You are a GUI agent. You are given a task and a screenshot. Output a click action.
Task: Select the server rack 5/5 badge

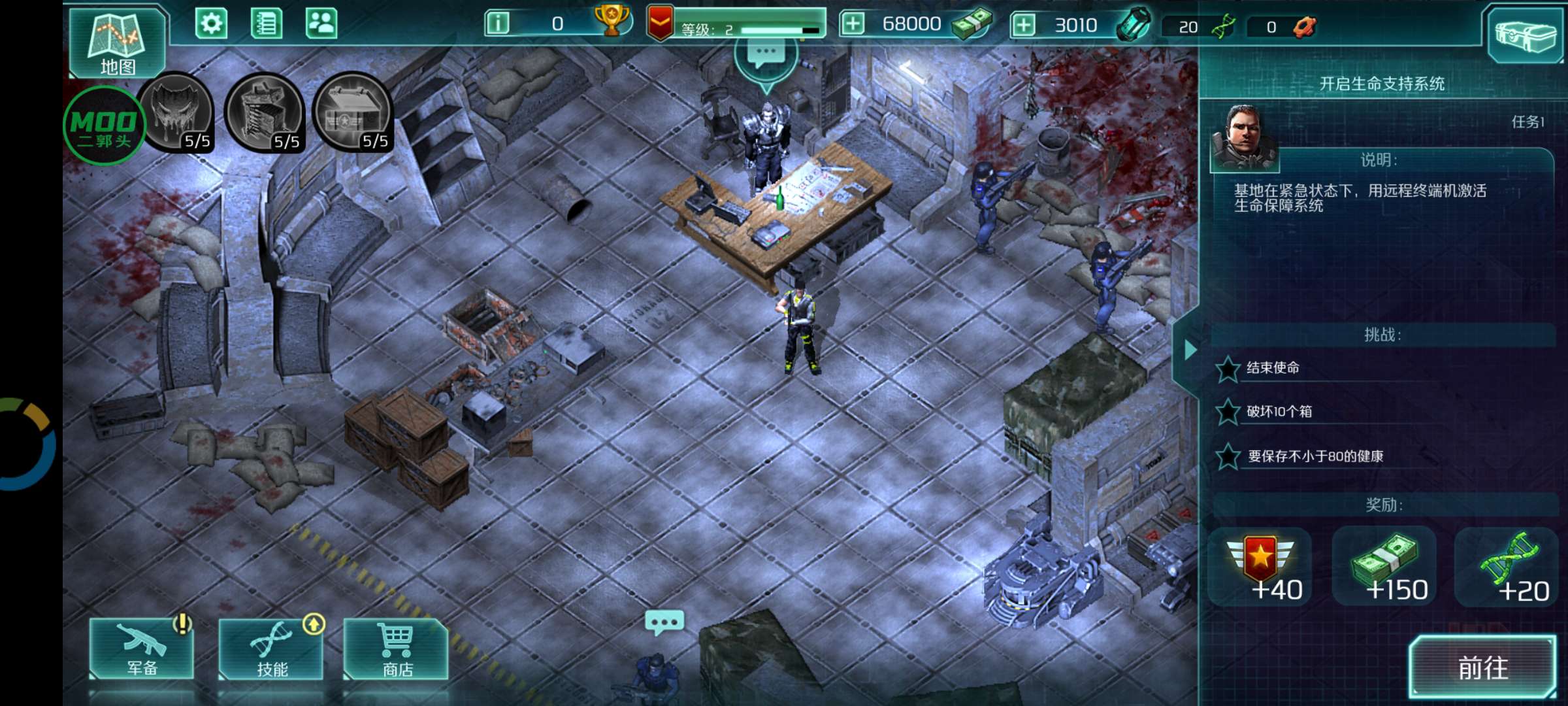coord(265,112)
